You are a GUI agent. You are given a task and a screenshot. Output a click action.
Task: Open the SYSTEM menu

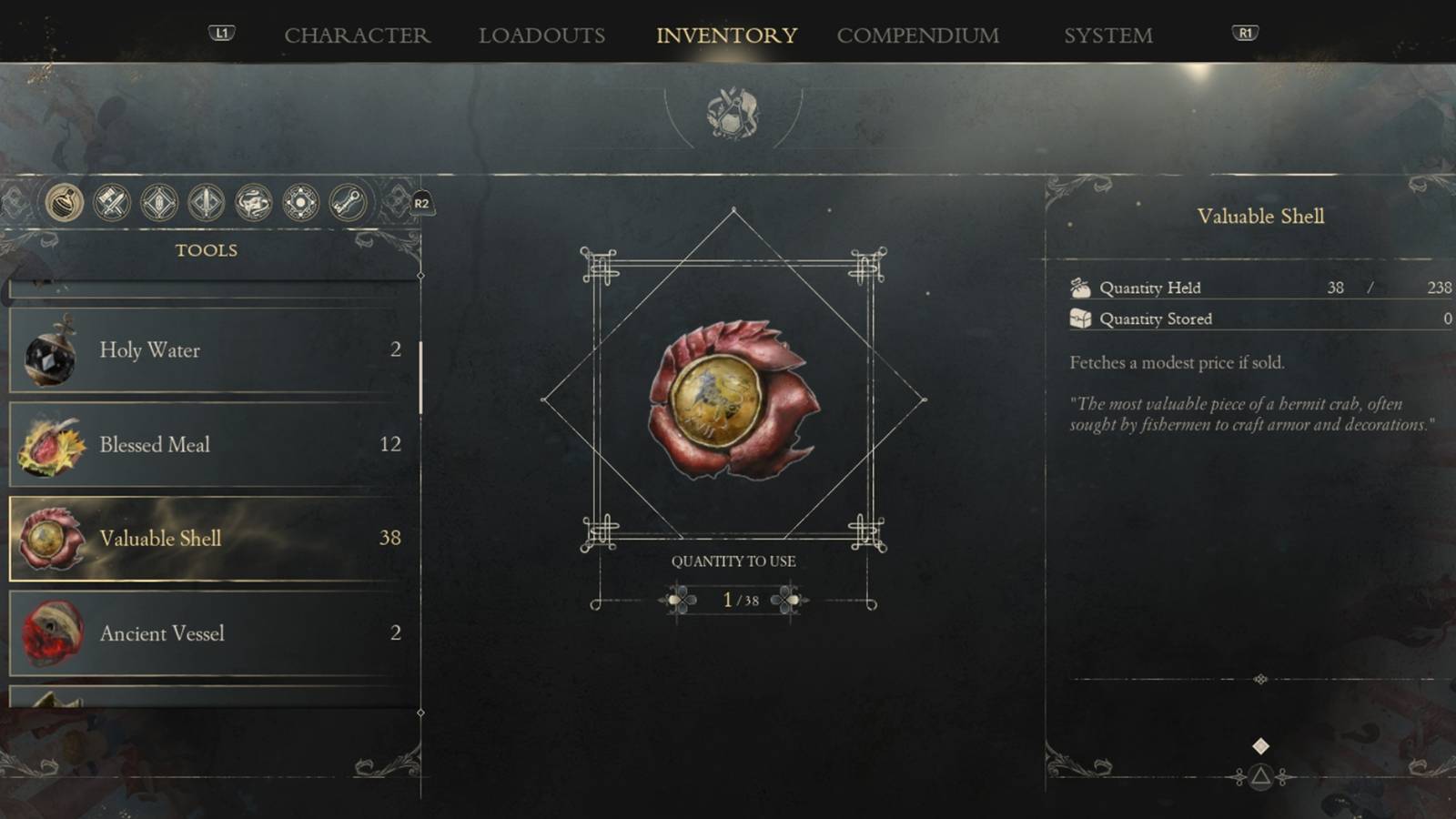(x=1108, y=35)
